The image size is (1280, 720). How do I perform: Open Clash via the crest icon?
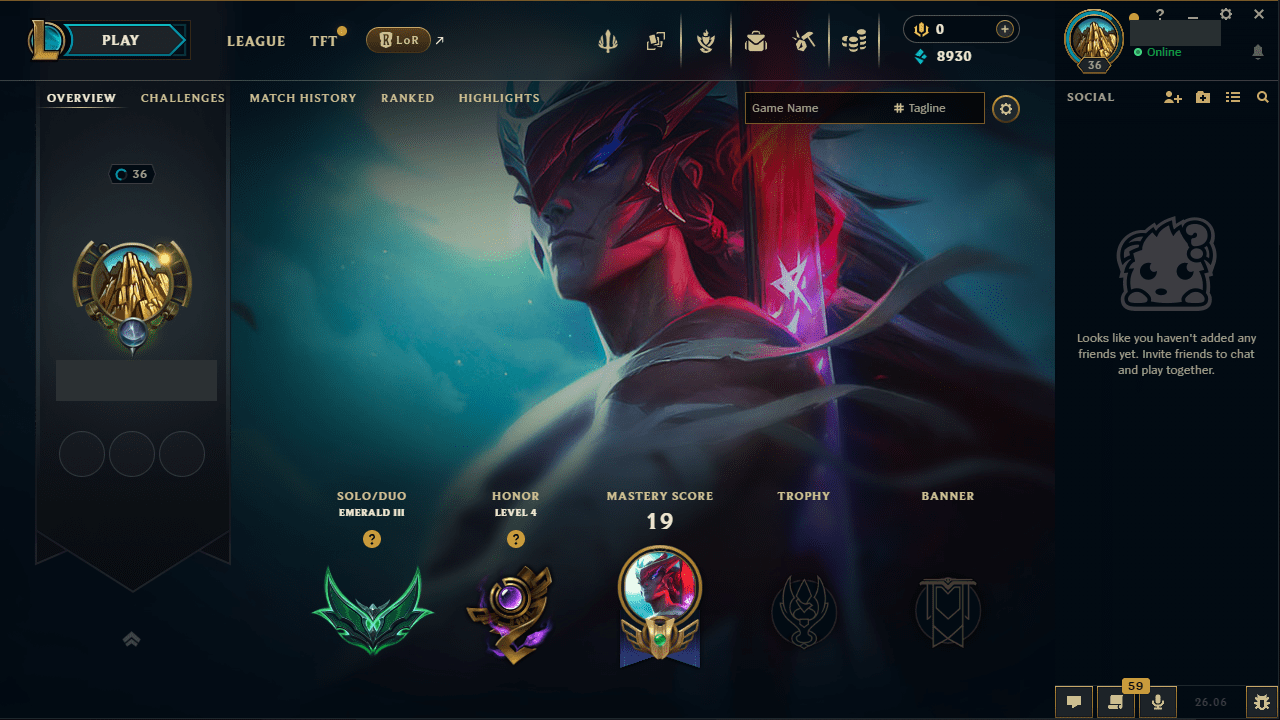[706, 40]
